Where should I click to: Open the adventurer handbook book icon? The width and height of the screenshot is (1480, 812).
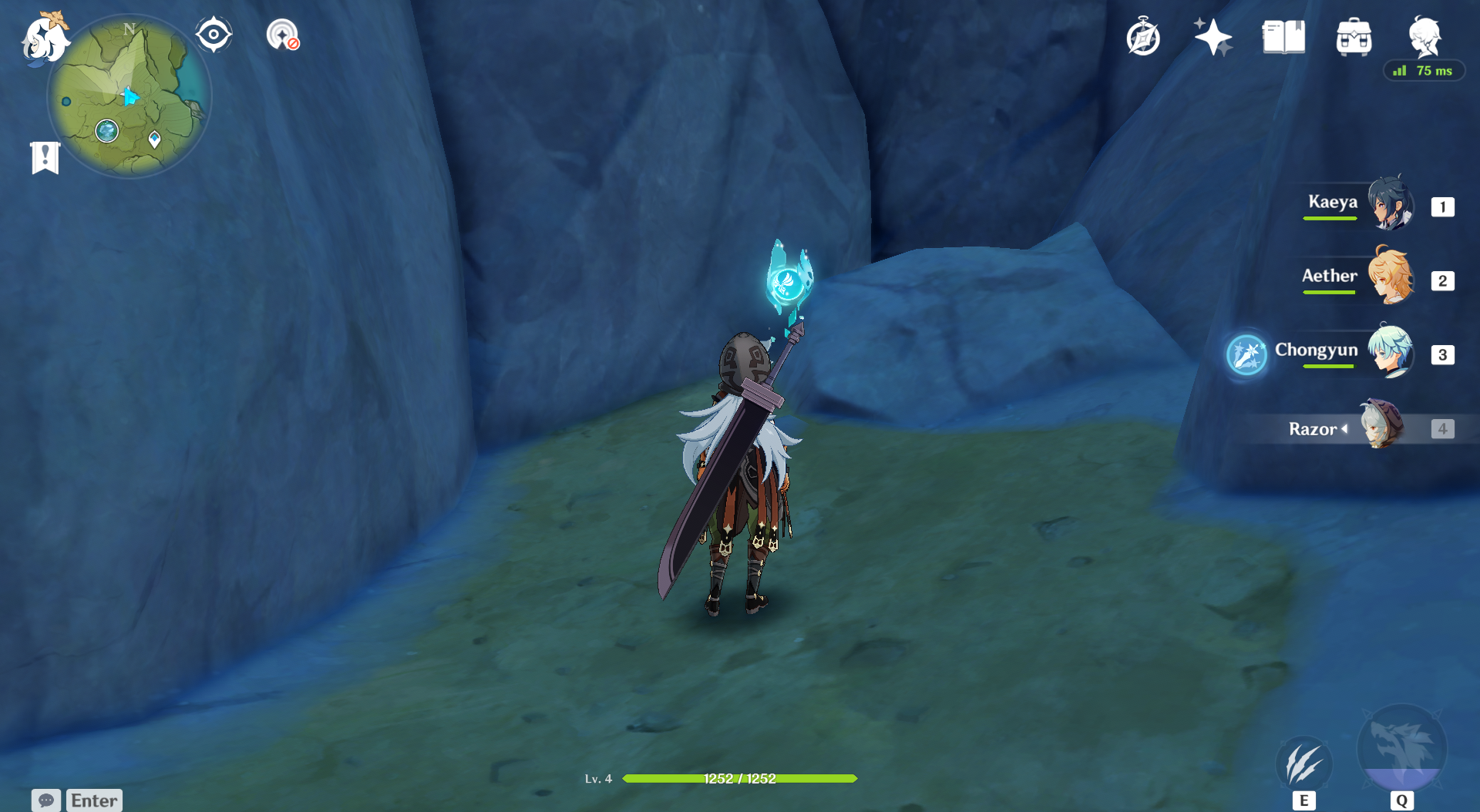[1283, 37]
